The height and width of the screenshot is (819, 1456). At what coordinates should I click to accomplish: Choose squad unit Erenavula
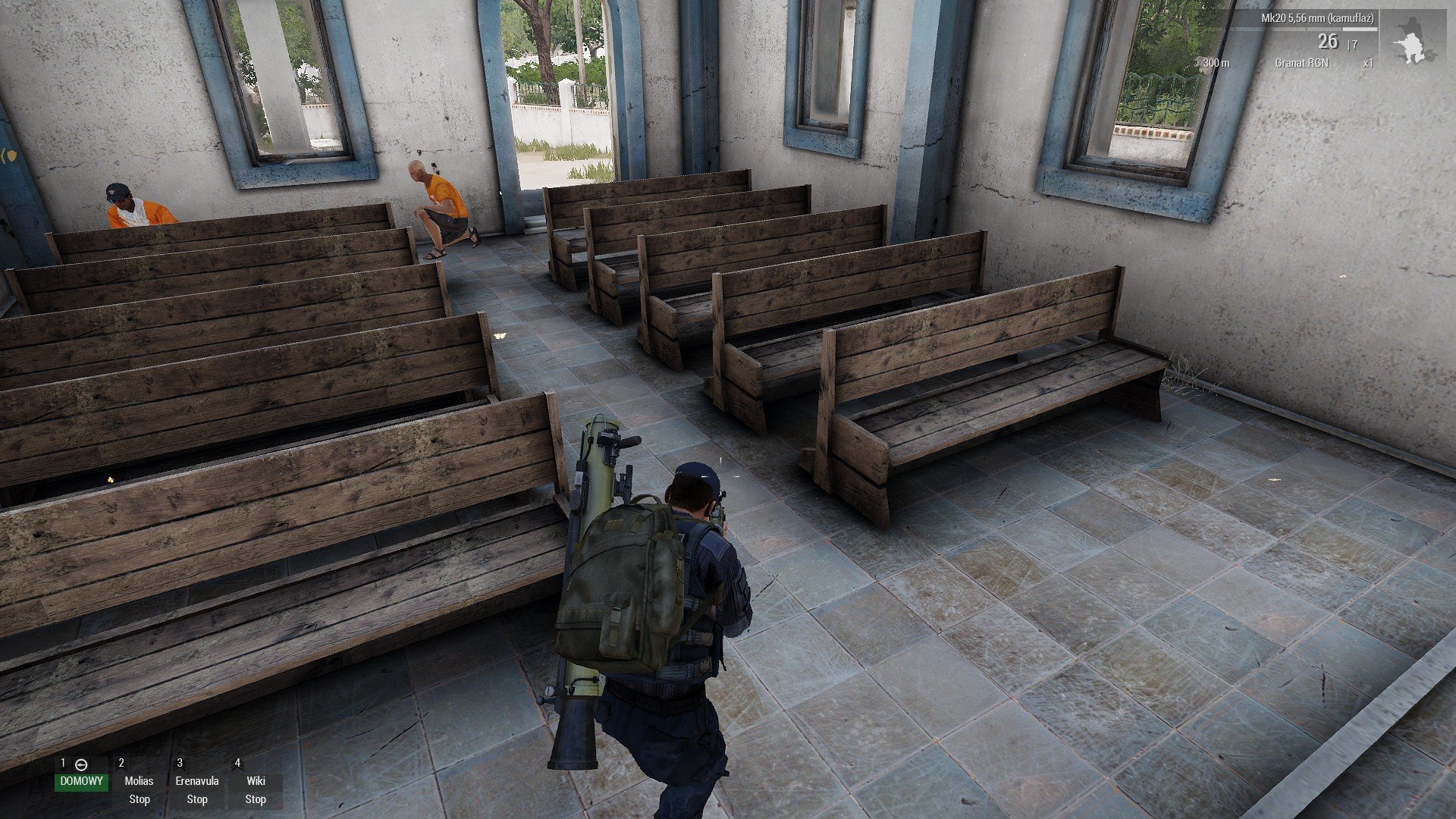coord(197,781)
